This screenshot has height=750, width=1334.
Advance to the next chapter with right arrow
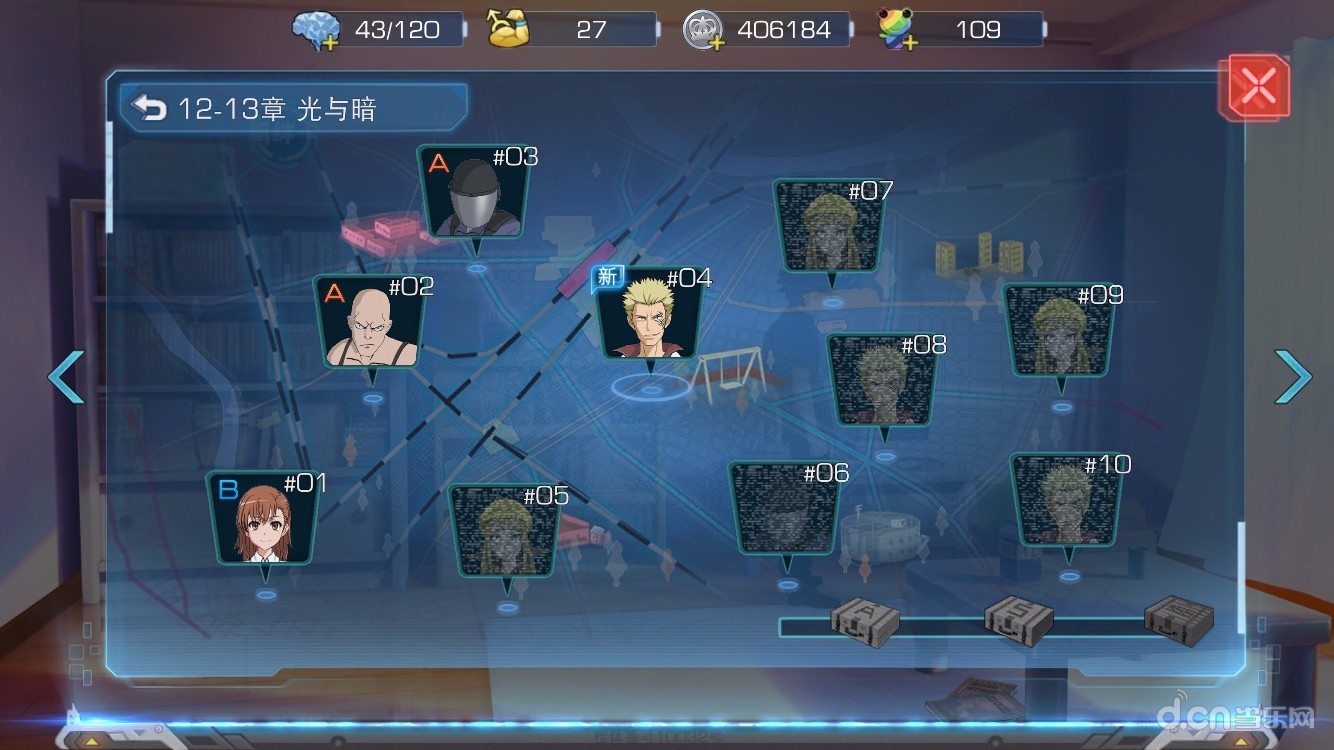click(x=1292, y=377)
